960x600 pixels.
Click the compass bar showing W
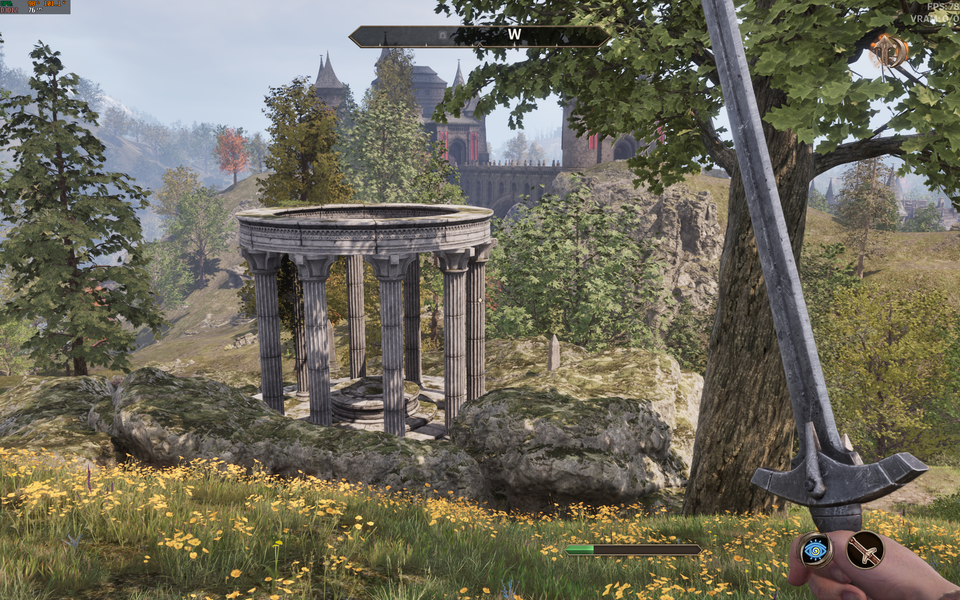pos(479,37)
